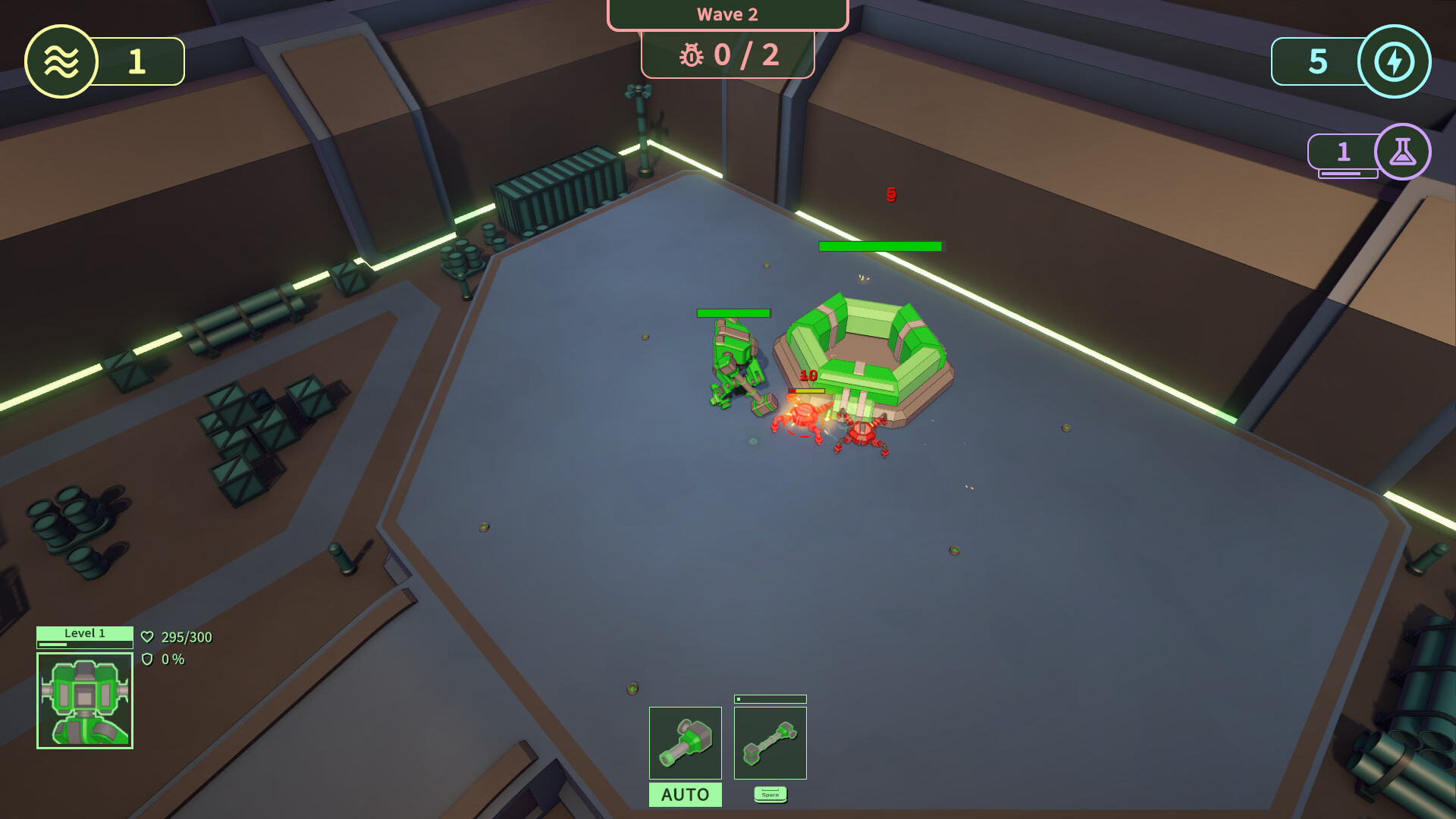Open the research flask icon
This screenshot has height=819, width=1456.
point(1402,152)
